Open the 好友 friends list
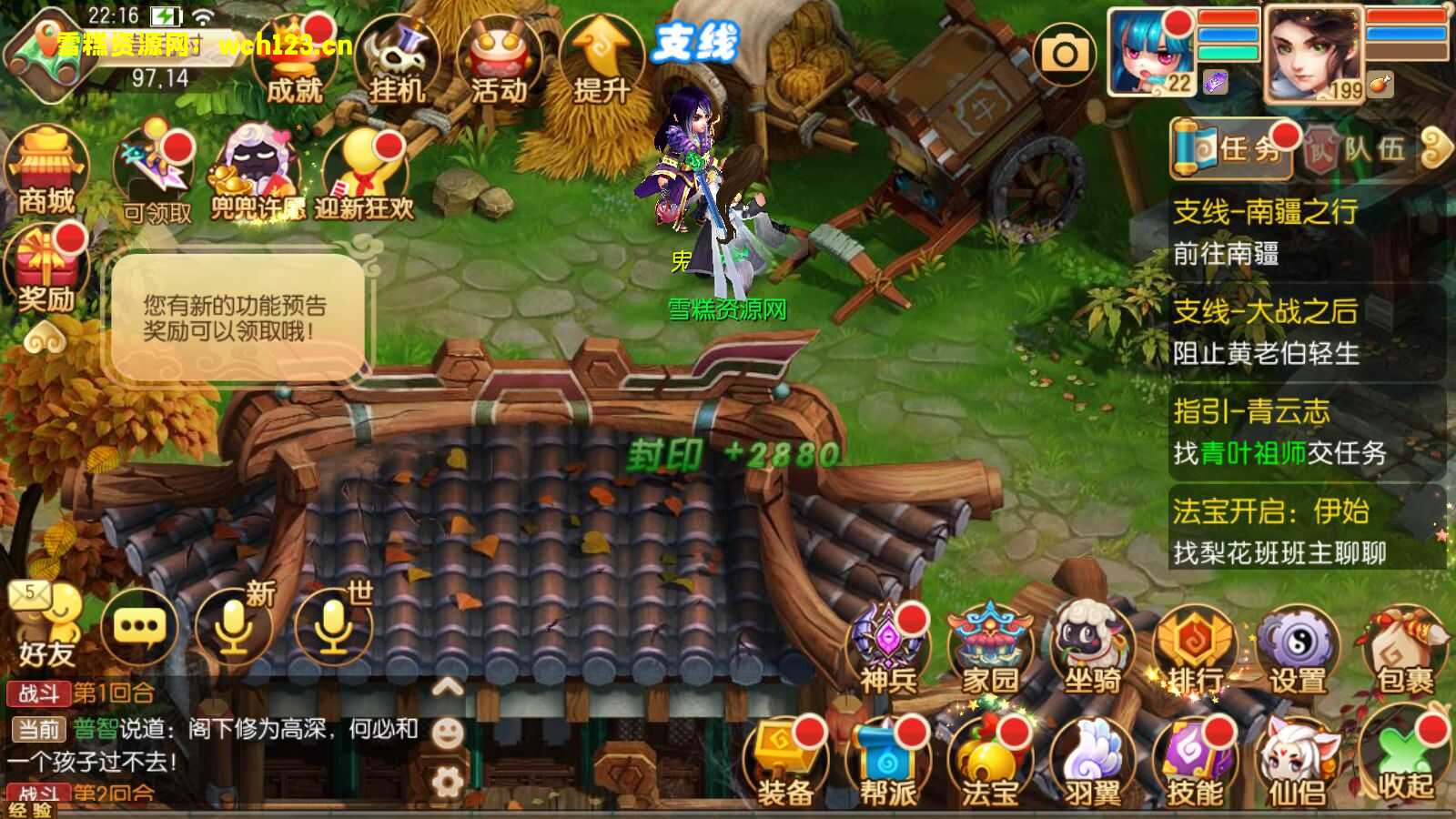The height and width of the screenshot is (819, 1456). point(45,628)
